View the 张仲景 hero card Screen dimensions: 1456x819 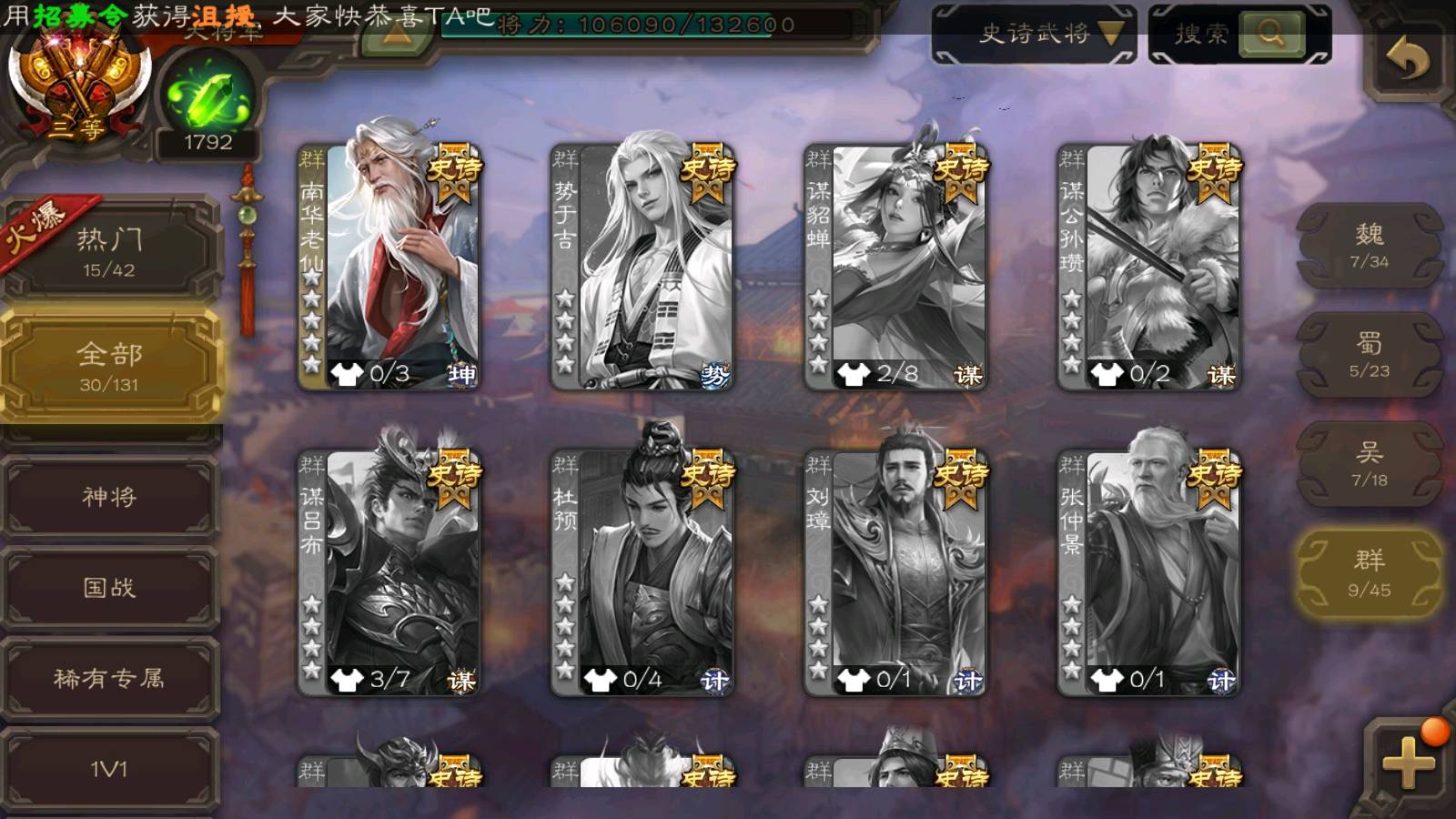click(x=1148, y=571)
